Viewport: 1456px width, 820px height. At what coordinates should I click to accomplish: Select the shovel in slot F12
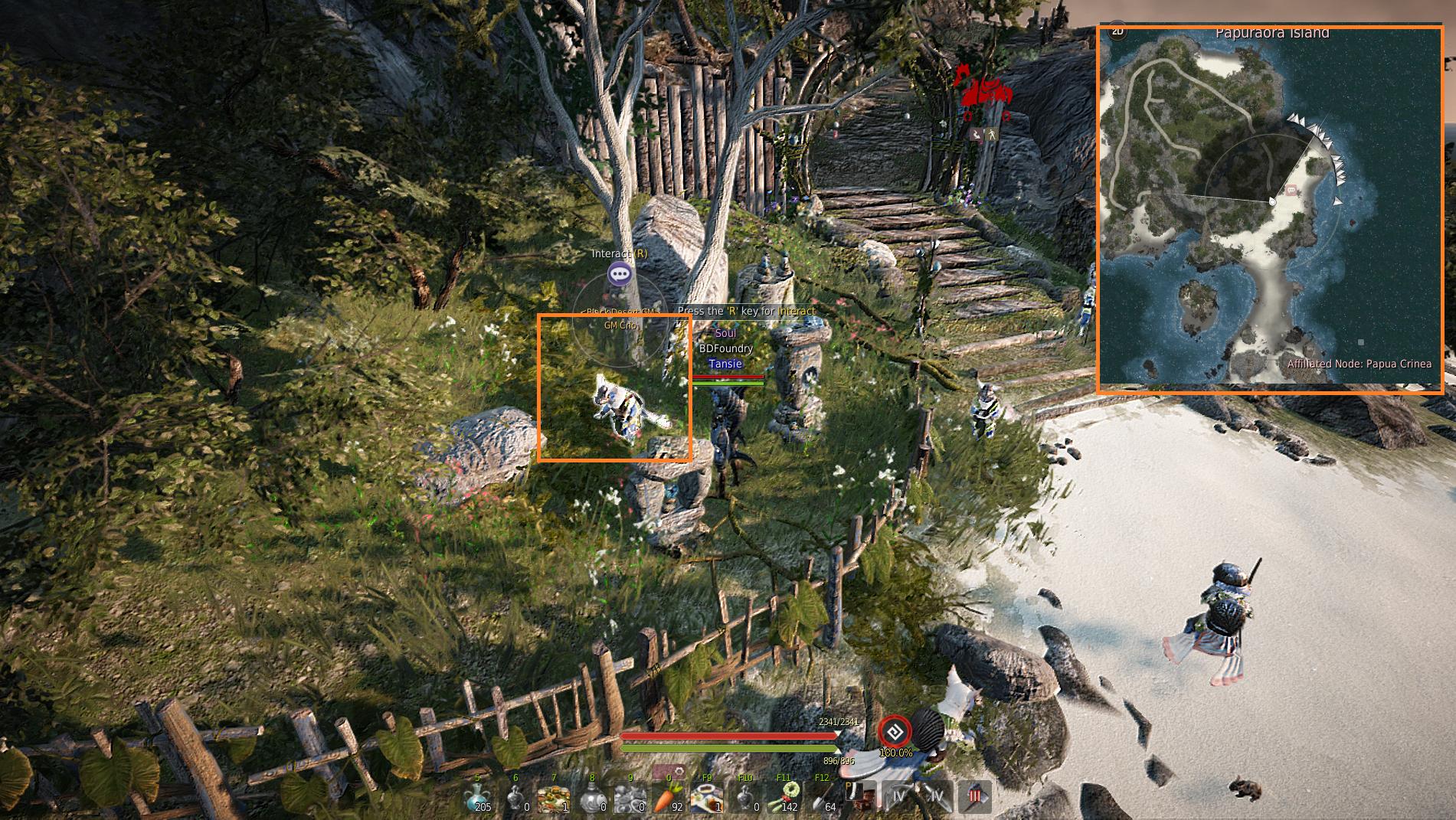[x=822, y=797]
